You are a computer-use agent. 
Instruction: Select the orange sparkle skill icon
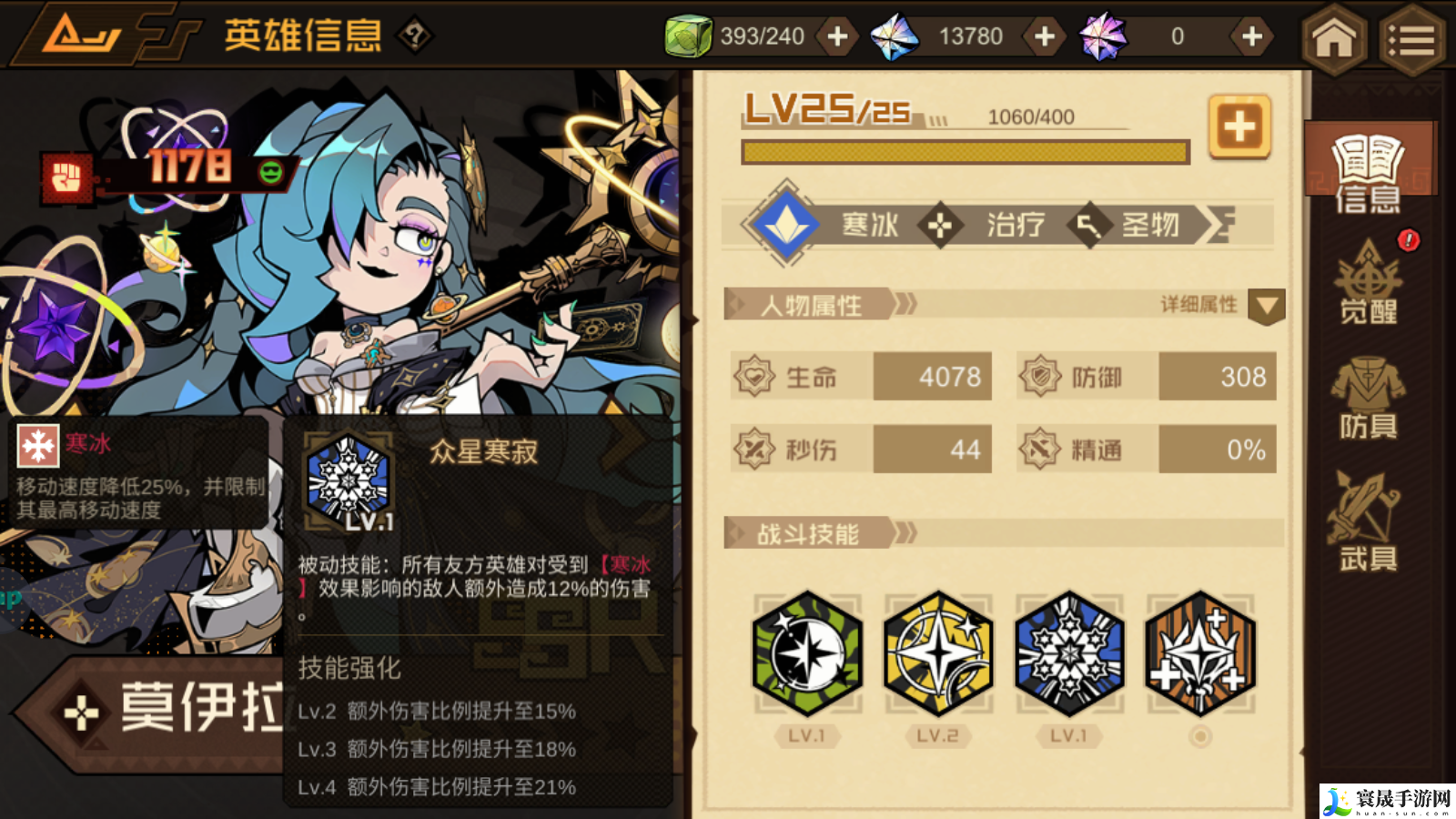coord(1200,652)
